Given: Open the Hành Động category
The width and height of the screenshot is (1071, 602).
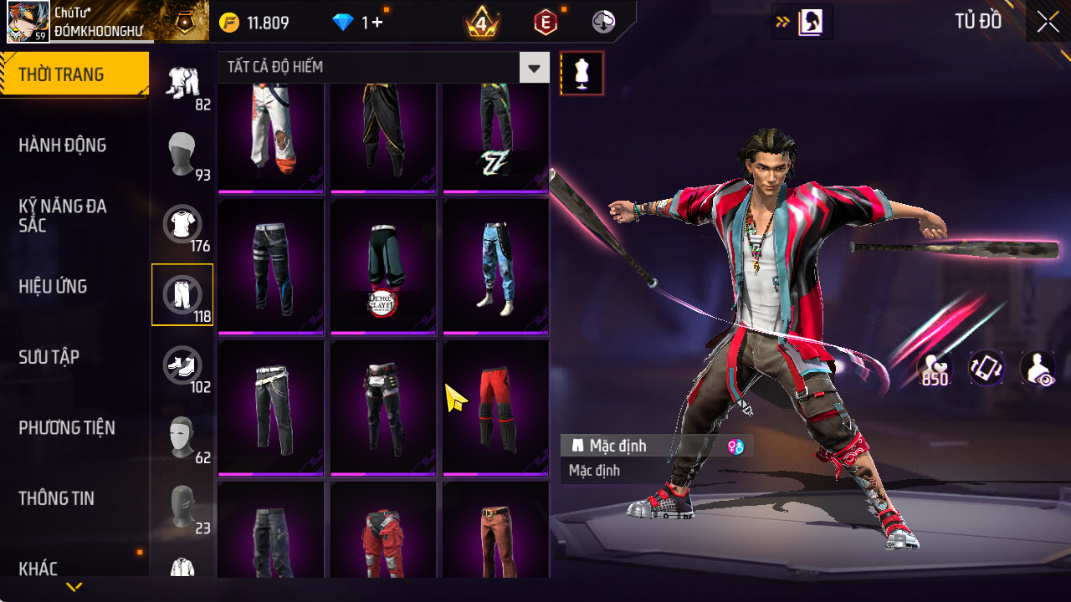Looking at the screenshot, I should 62,145.
